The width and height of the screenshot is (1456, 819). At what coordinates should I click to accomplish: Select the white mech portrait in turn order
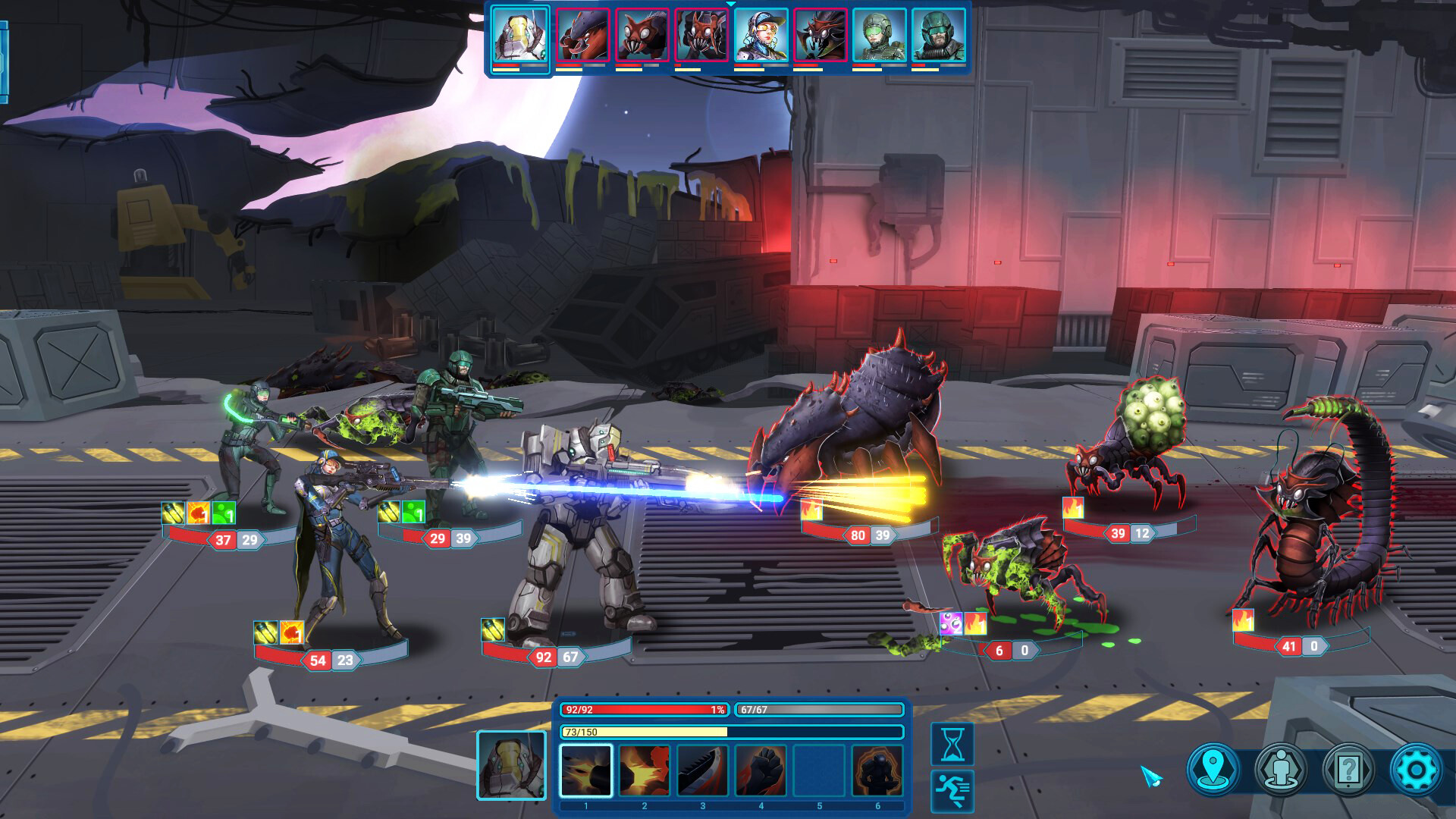520,36
